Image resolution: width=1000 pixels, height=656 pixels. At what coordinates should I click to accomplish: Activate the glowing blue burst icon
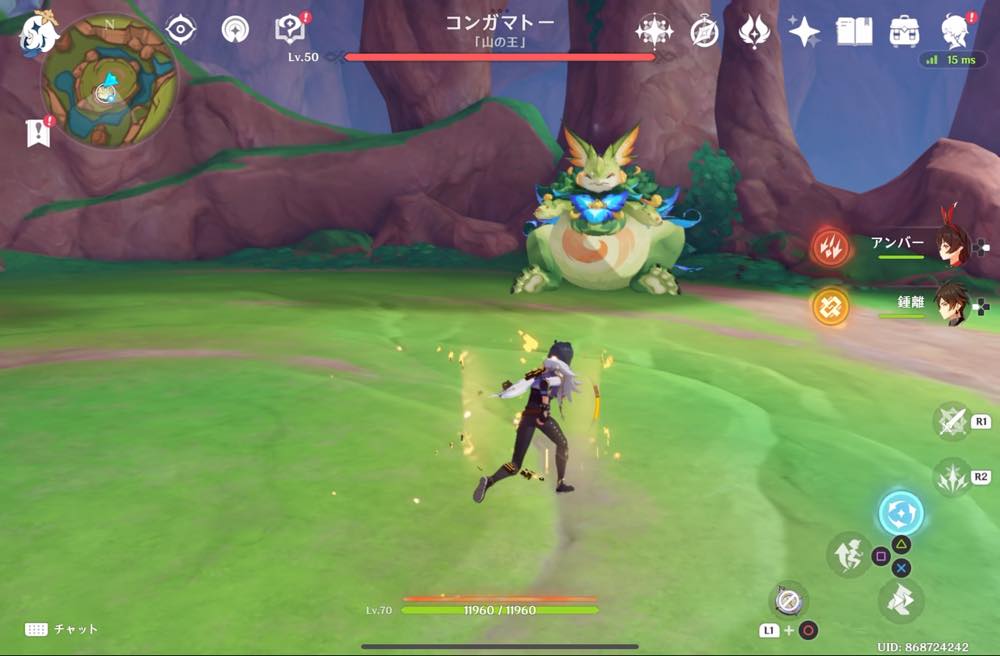click(x=900, y=514)
